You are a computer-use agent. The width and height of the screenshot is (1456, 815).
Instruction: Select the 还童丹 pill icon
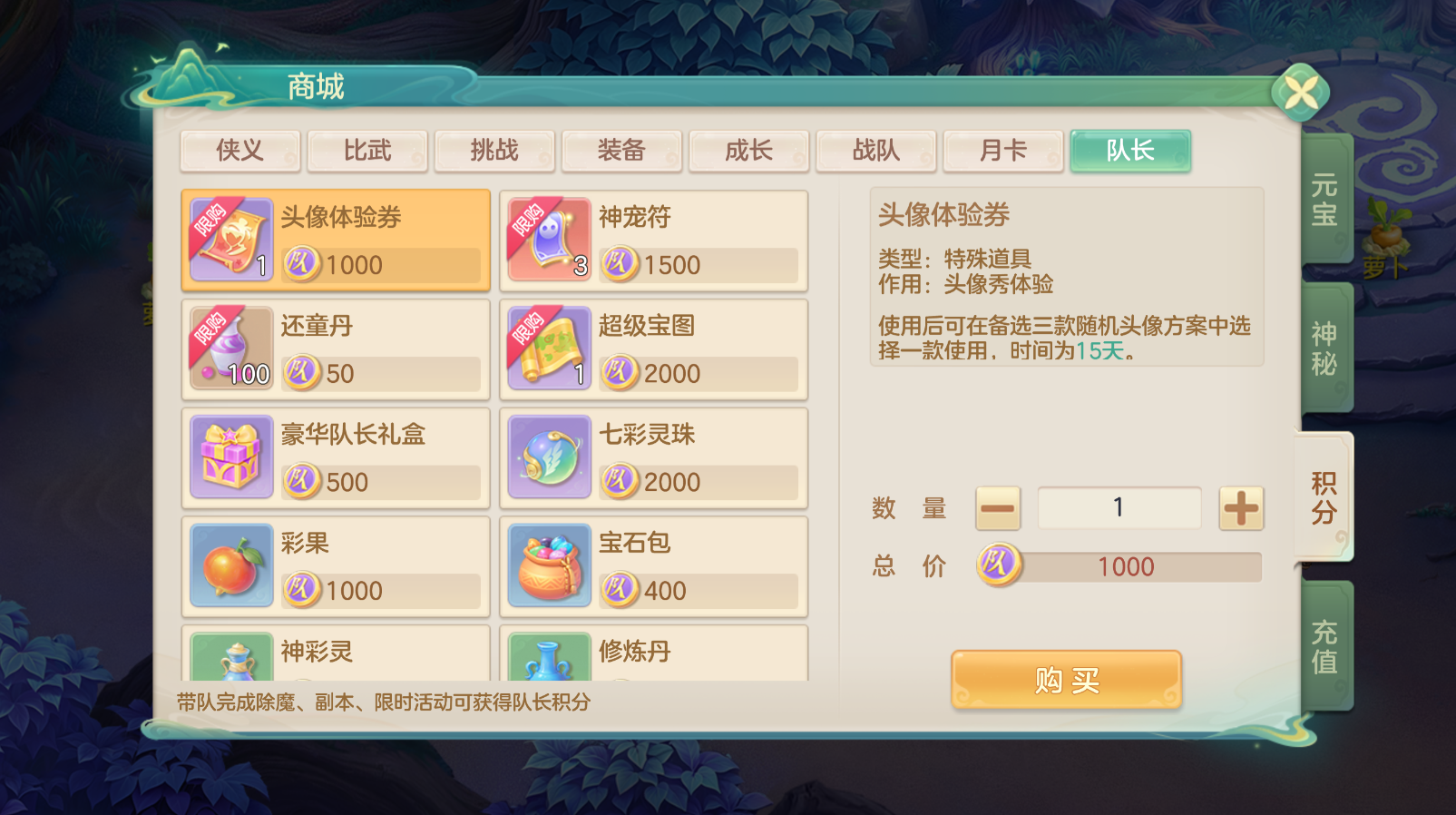[230, 349]
